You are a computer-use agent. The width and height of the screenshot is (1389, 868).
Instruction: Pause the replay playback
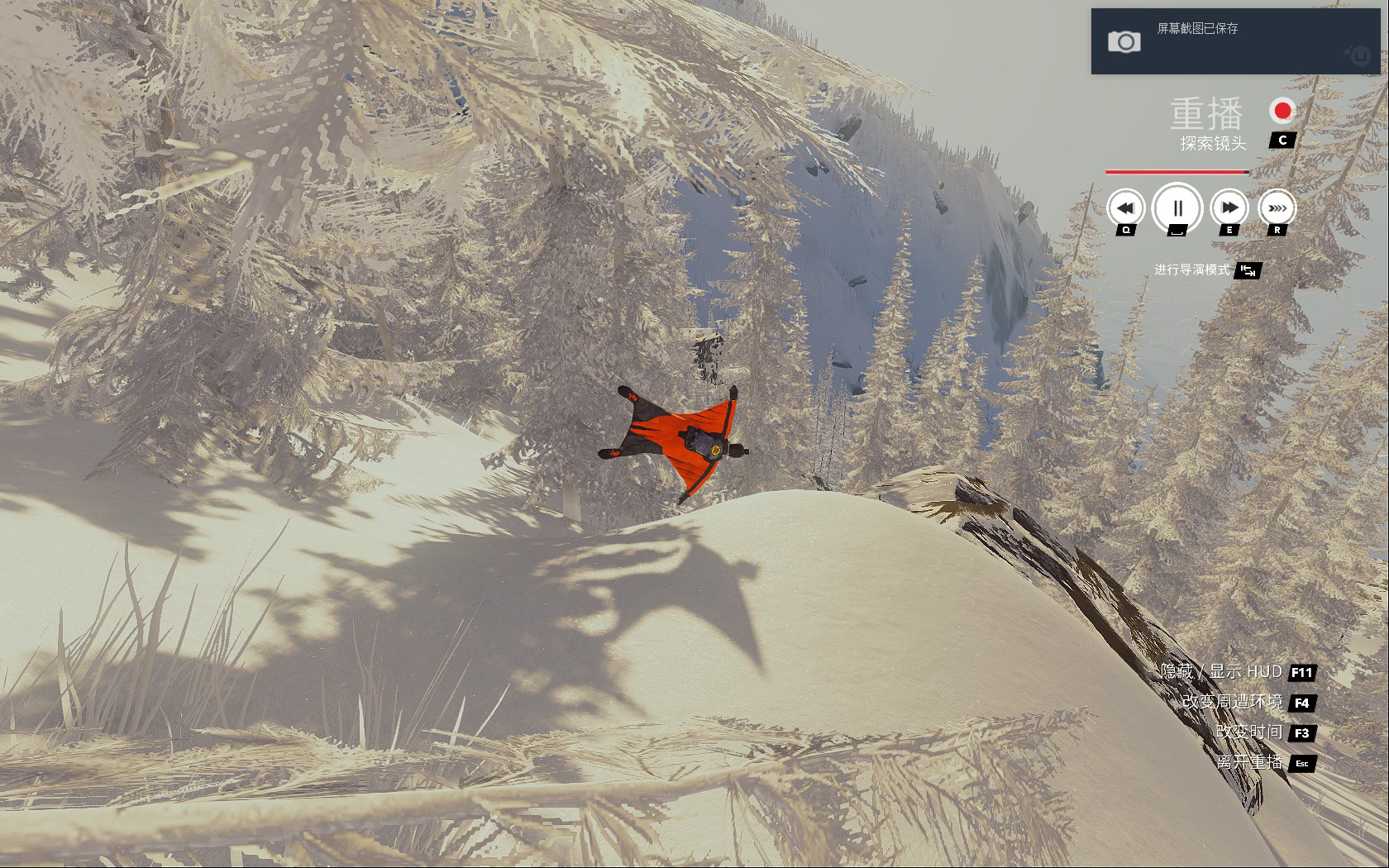1177,207
